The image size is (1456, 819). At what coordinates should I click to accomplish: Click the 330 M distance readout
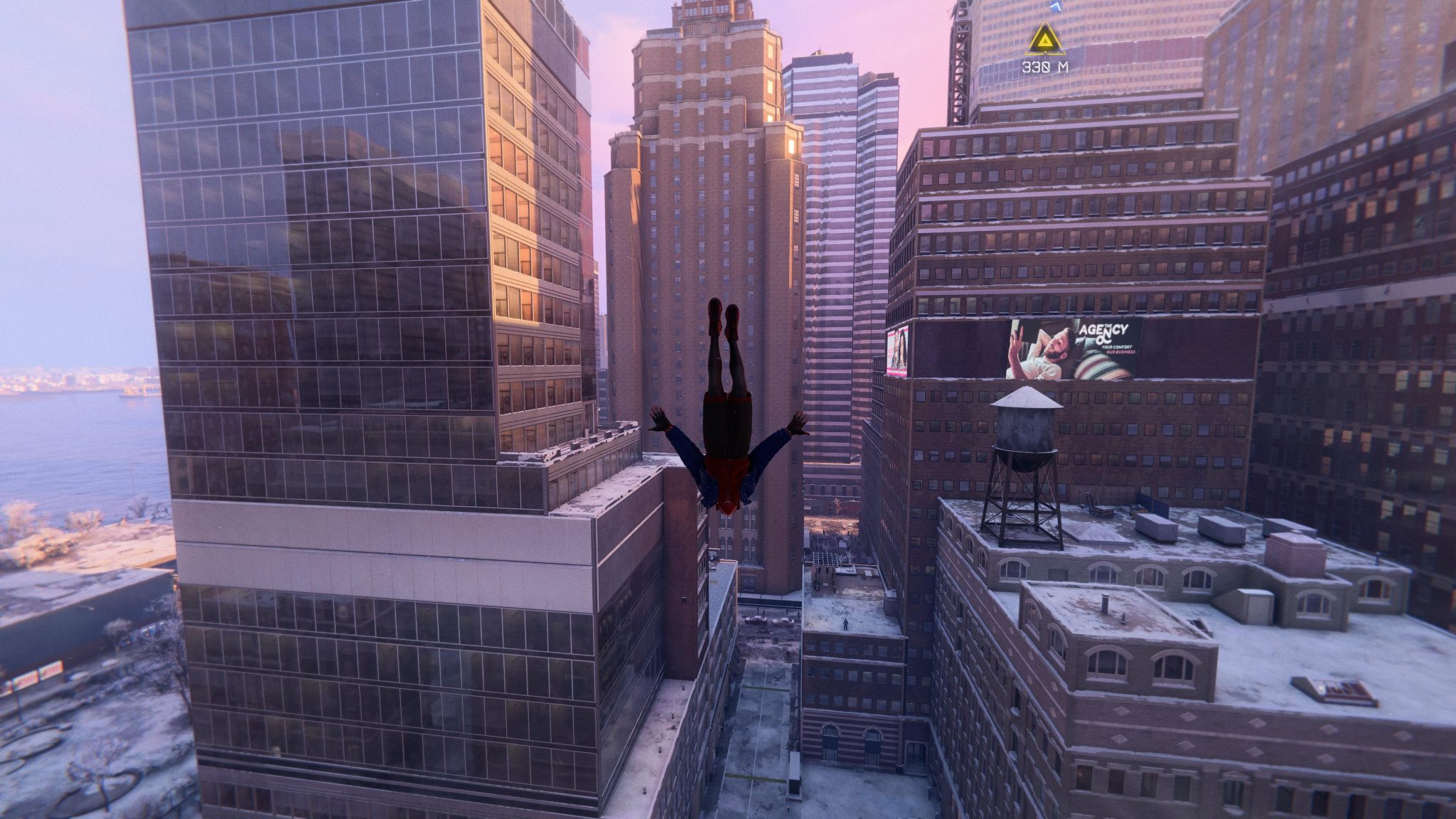click(1045, 66)
